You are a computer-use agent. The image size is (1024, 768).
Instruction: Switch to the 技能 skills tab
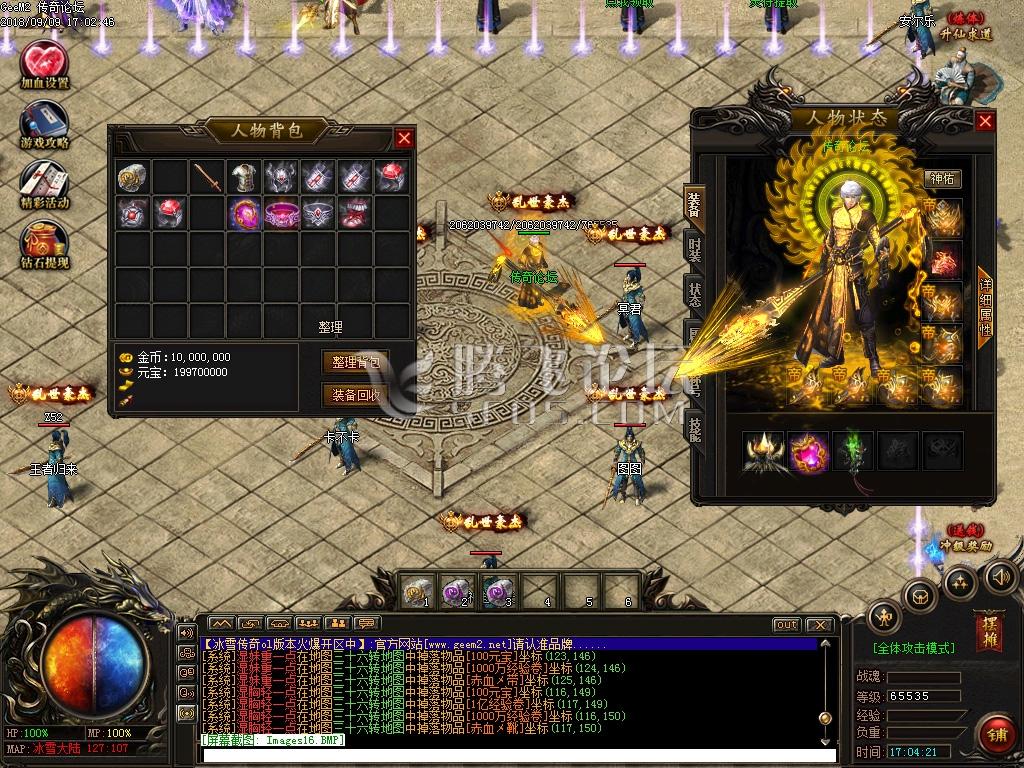[x=693, y=428]
